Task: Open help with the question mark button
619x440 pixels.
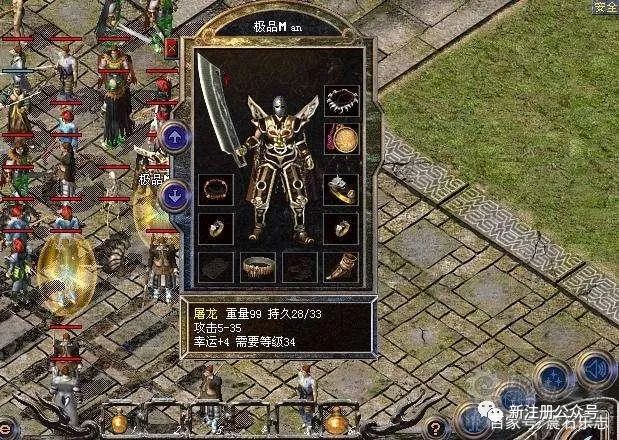Action: (x=436, y=425)
